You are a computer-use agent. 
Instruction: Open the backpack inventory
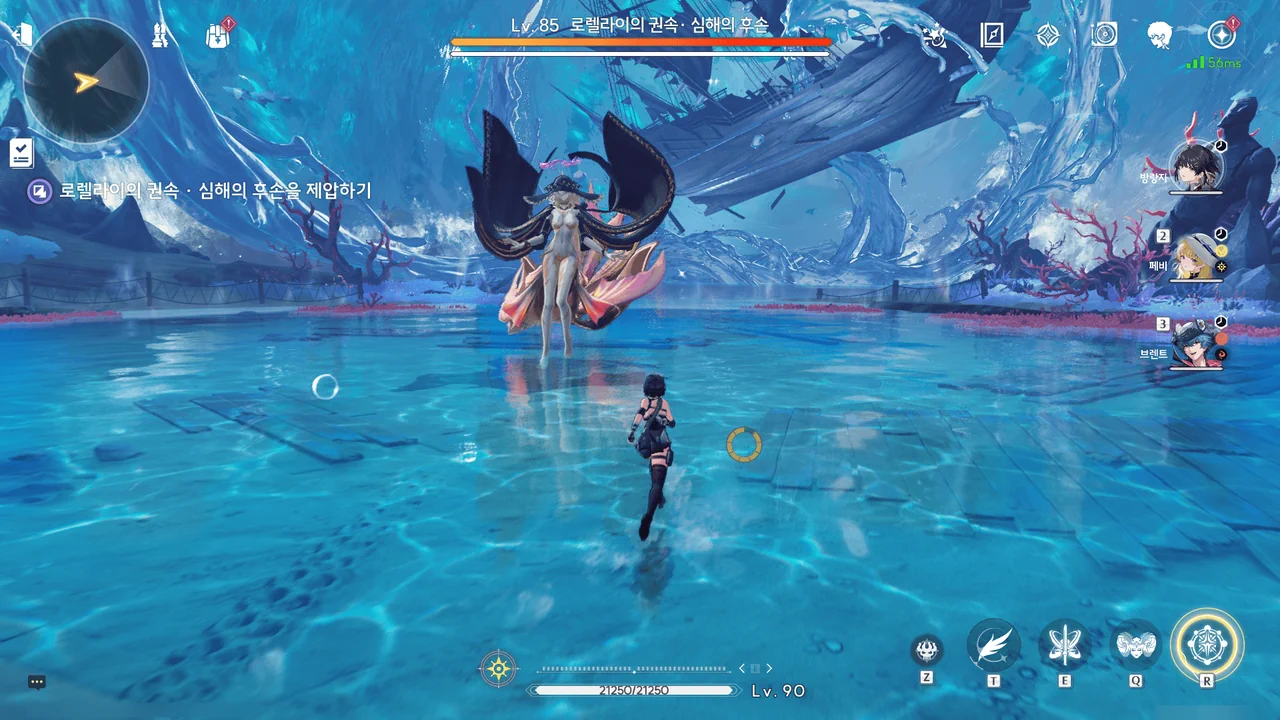click(x=217, y=35)
